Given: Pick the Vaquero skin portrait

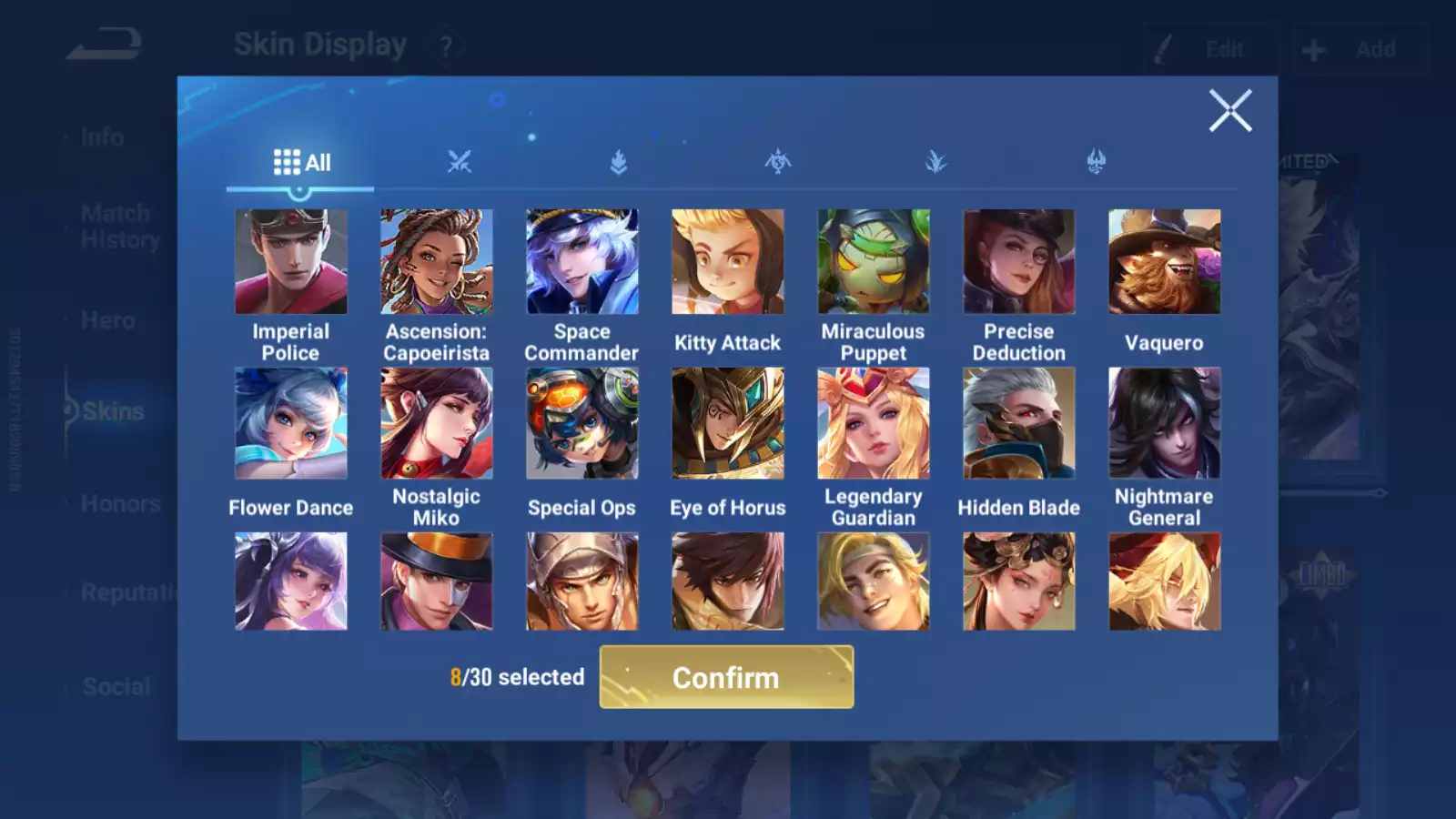Looking at the screenshot, I should [1165, 262].
